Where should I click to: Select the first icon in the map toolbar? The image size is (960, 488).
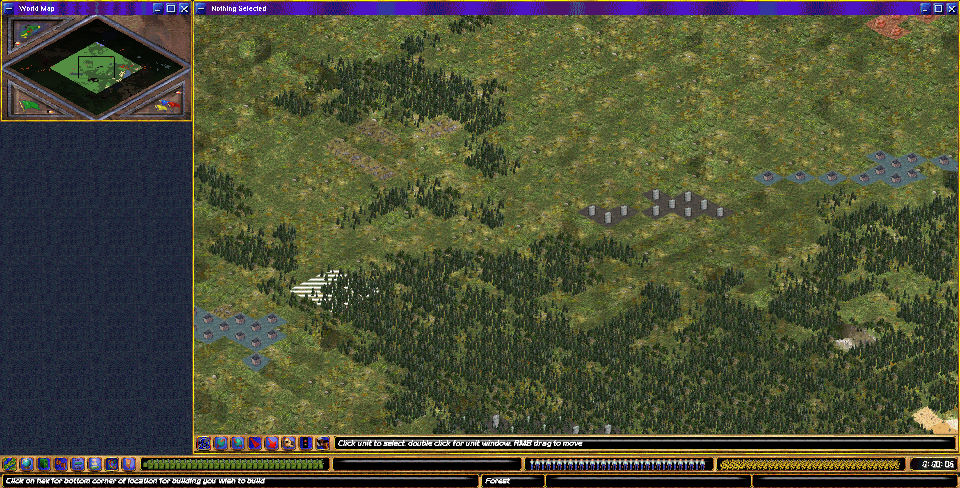pyautogui.click(x=204, y=443)
